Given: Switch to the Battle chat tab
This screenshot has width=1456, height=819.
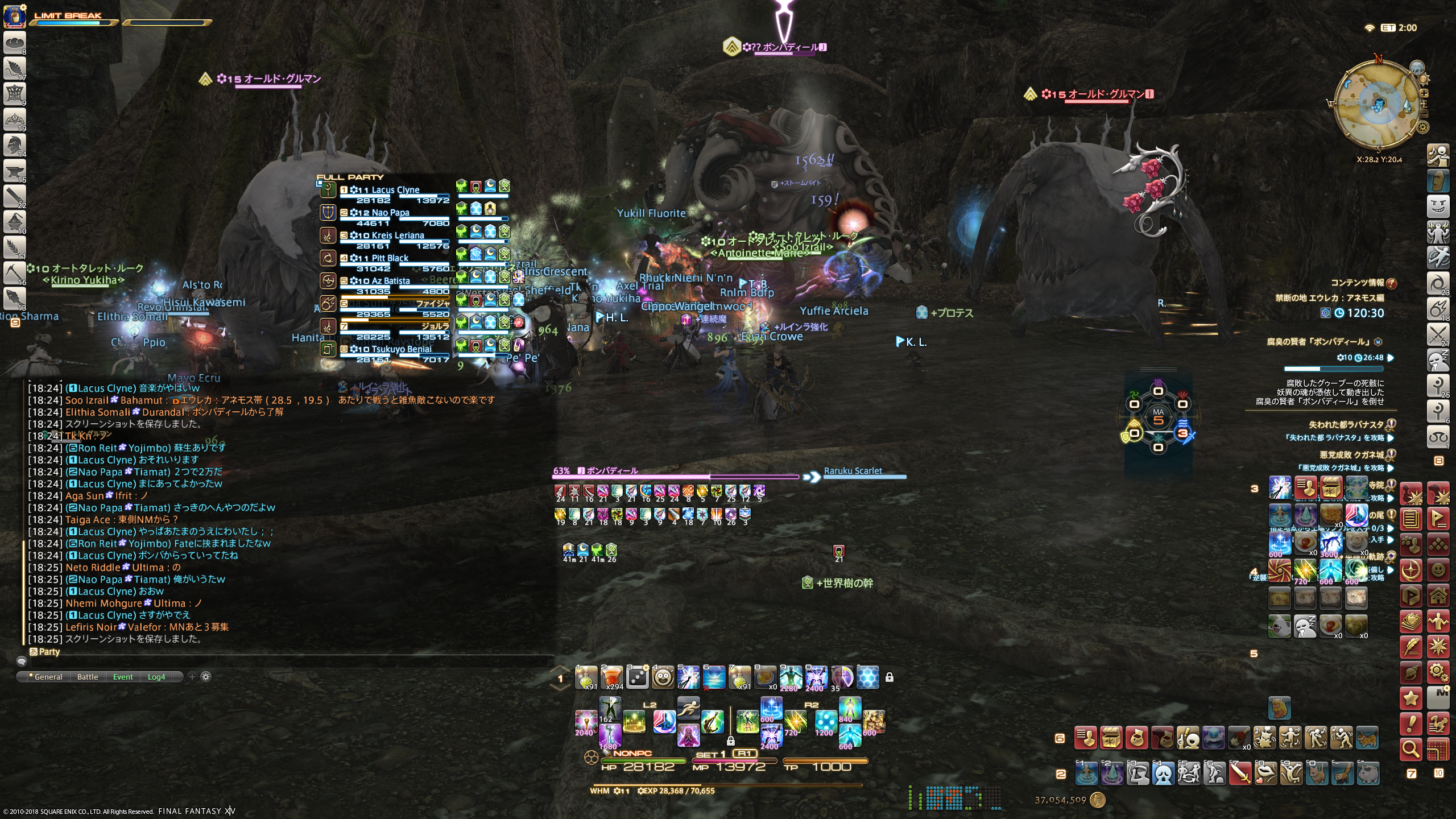Looking at the screenshot, I should coord(88,677).
